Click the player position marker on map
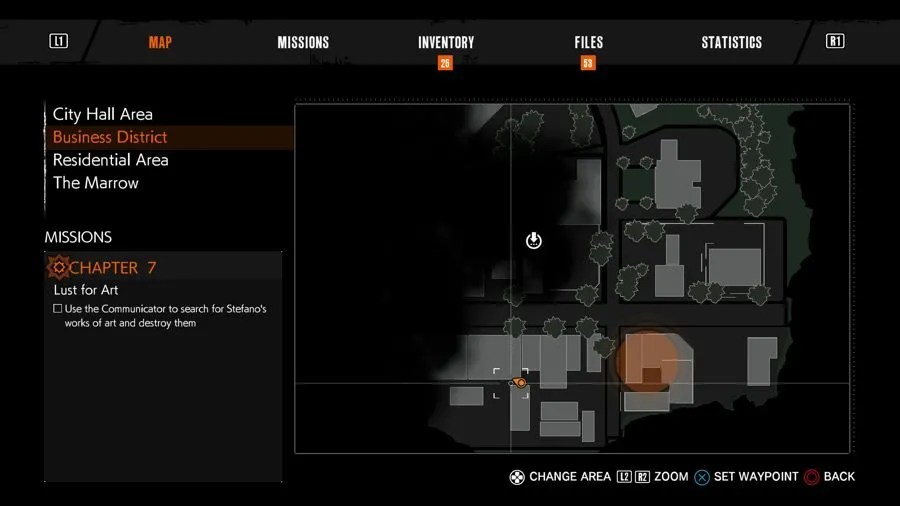The height and width of the screenshot is (506, 900). tap(519, 382)
